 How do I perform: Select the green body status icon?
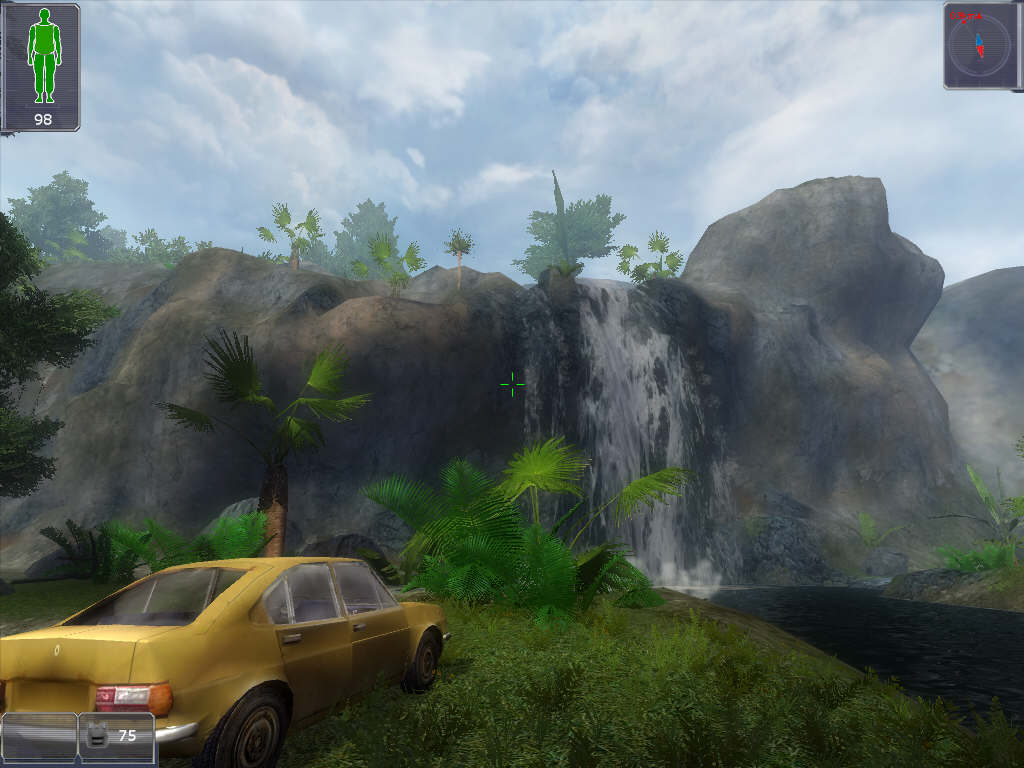43,56
